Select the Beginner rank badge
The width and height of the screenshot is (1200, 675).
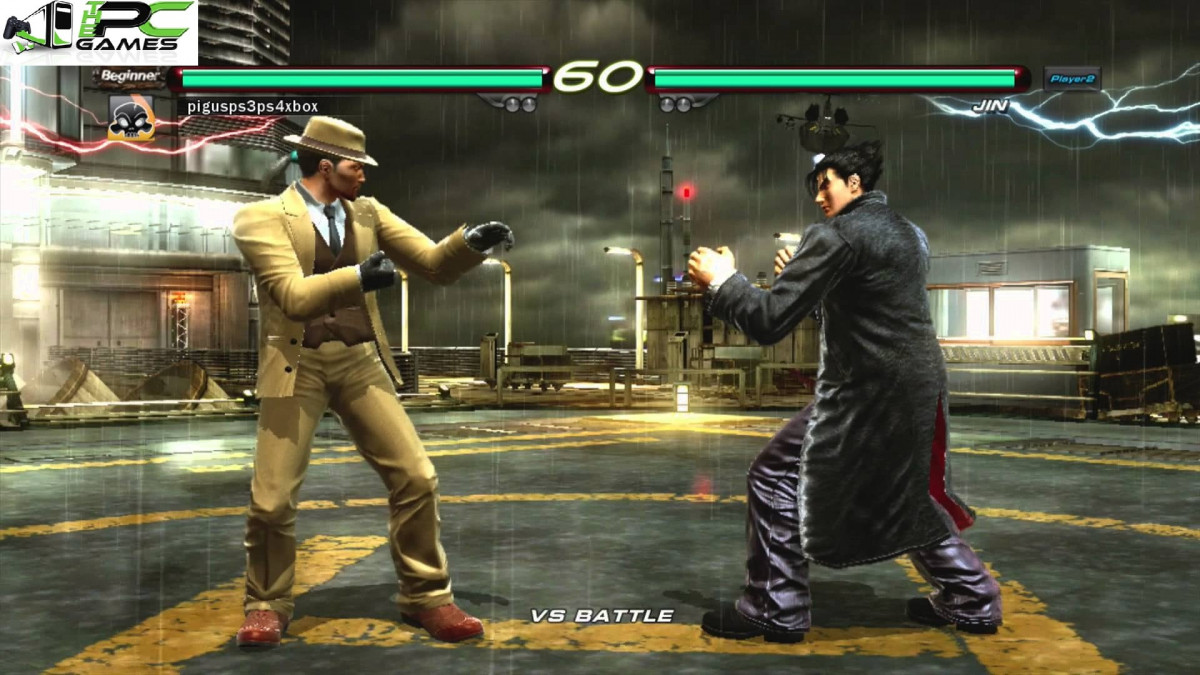(x=129, y=76)
